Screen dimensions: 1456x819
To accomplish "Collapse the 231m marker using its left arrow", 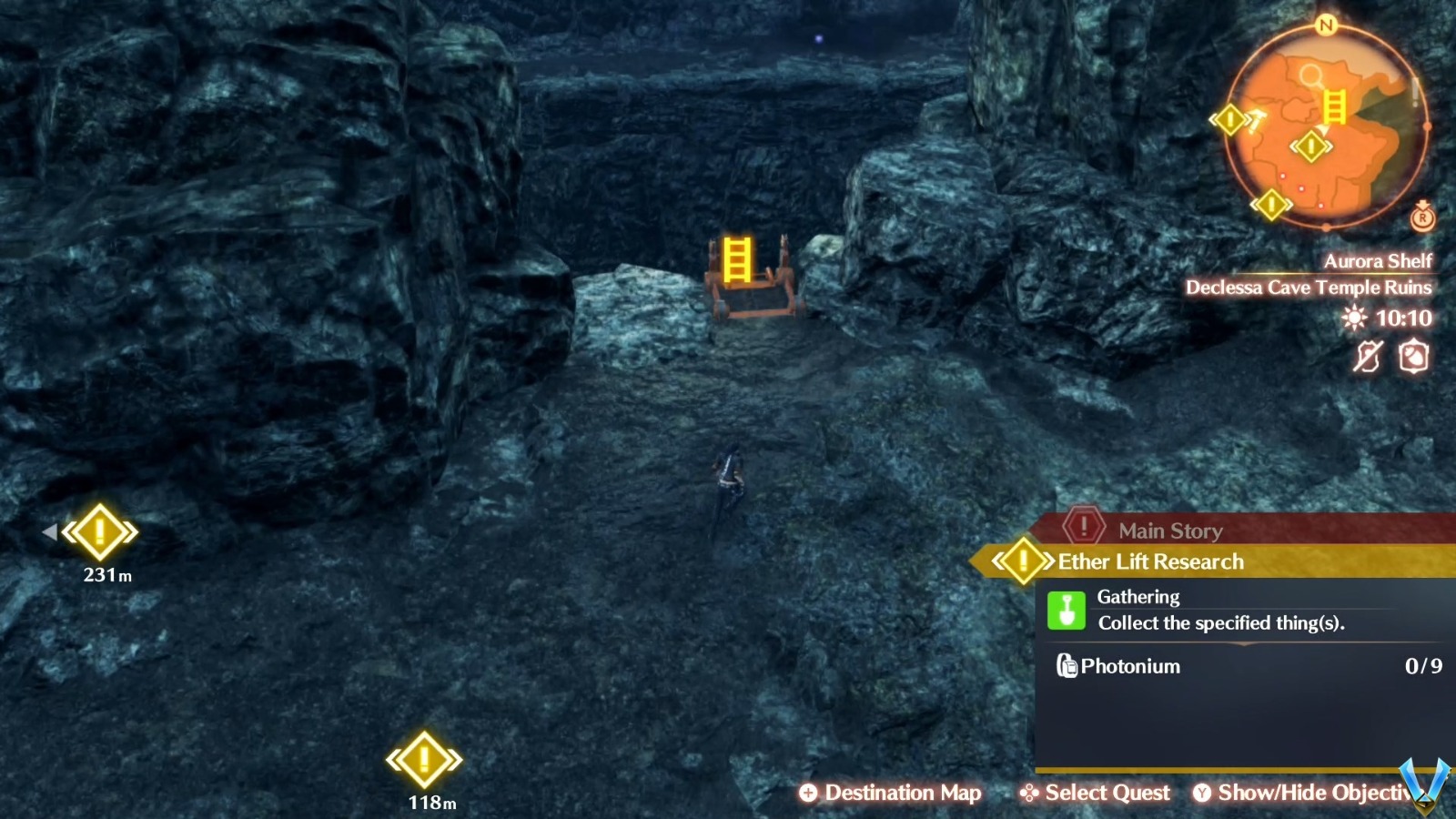I will coord(50,531).
